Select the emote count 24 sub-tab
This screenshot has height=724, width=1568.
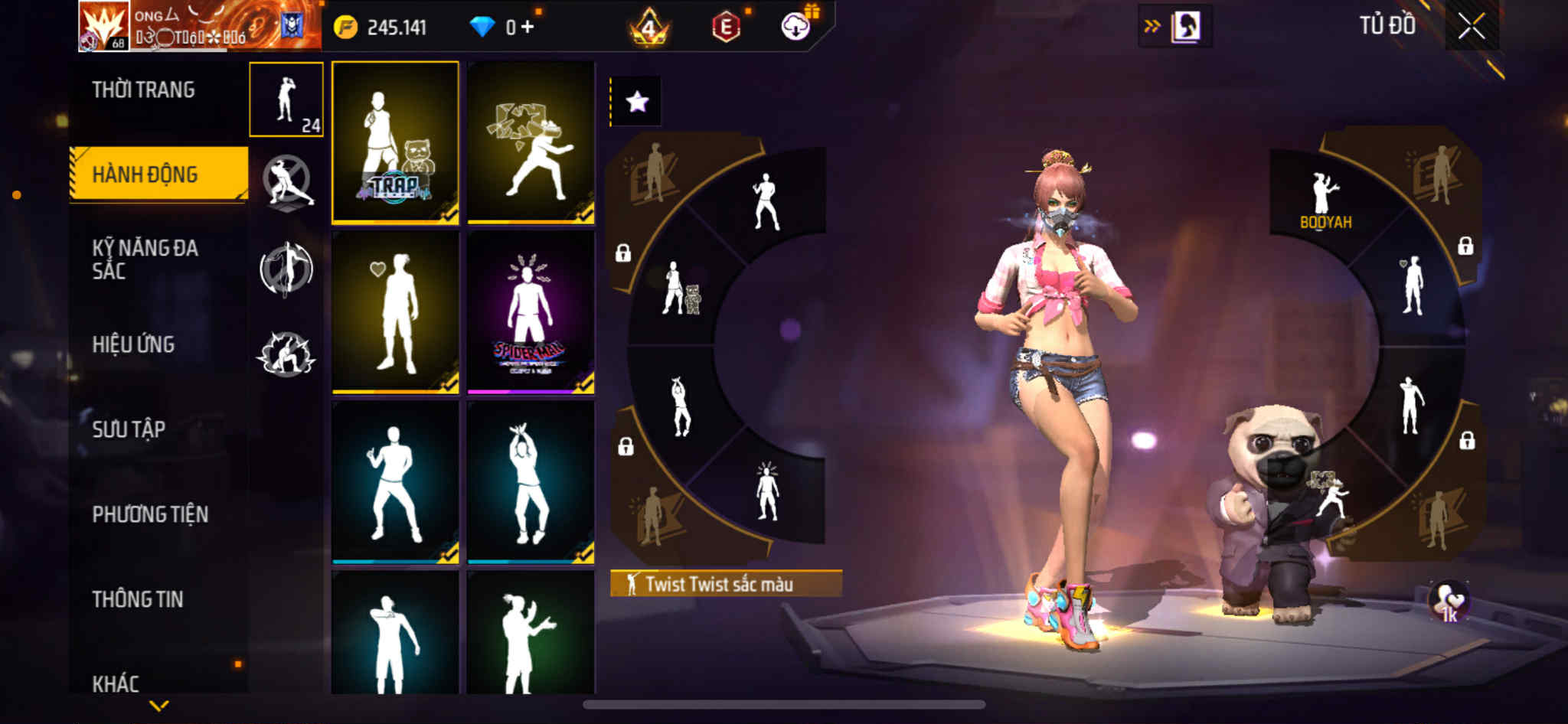[286, 99]
